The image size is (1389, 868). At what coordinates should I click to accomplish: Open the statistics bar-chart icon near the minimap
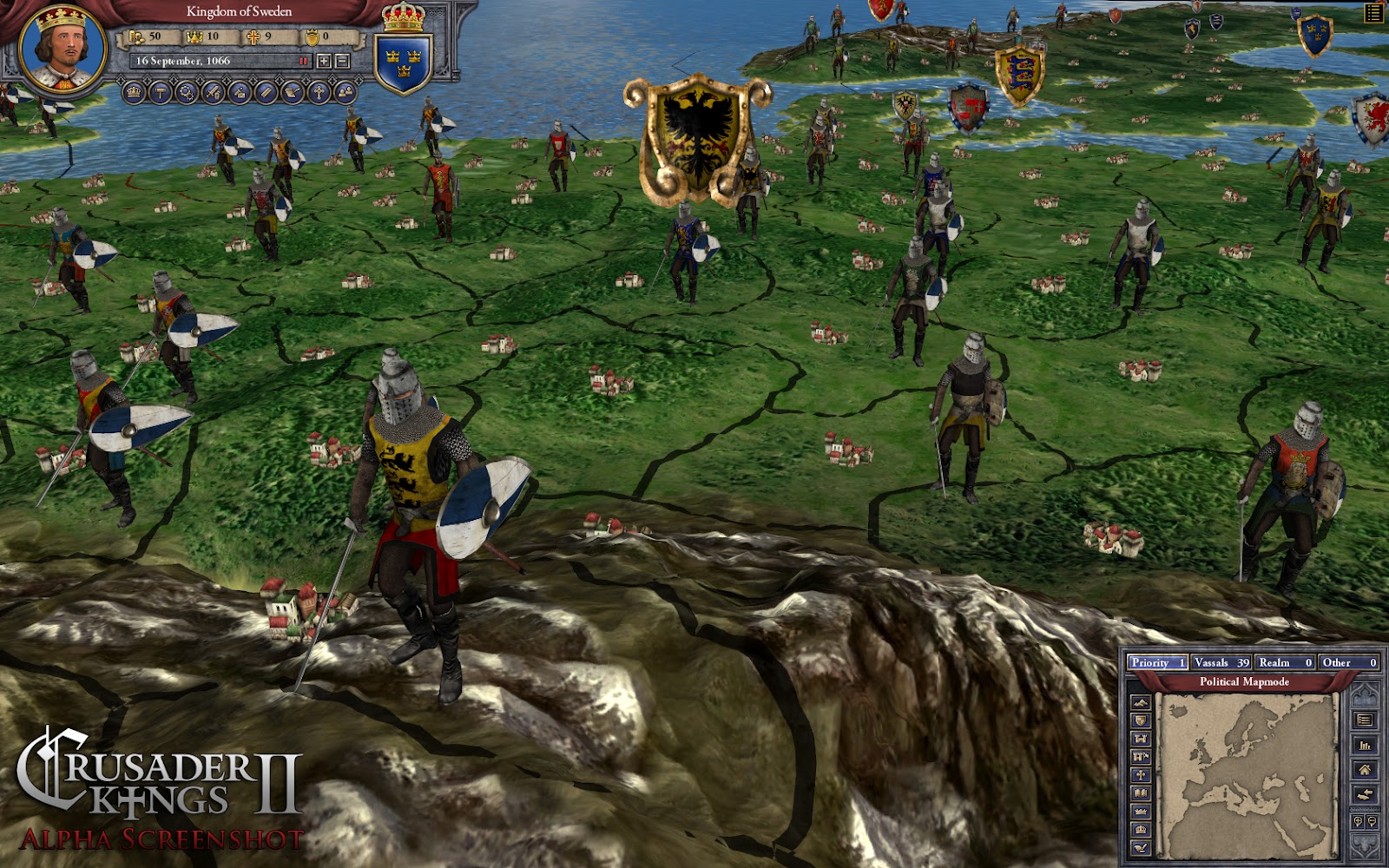pos(1365,745)
